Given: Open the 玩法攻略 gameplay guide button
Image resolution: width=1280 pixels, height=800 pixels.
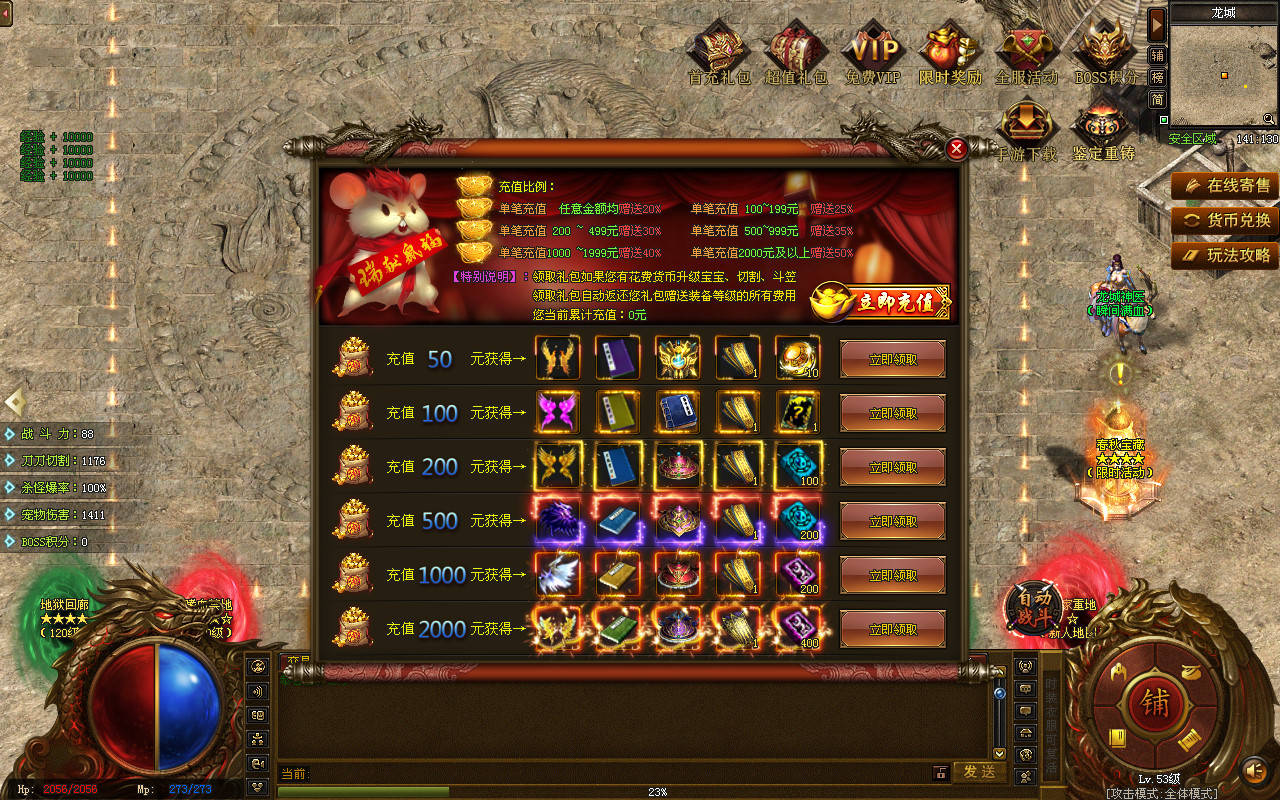Looking at the screenshot, I should (1226, 255).
